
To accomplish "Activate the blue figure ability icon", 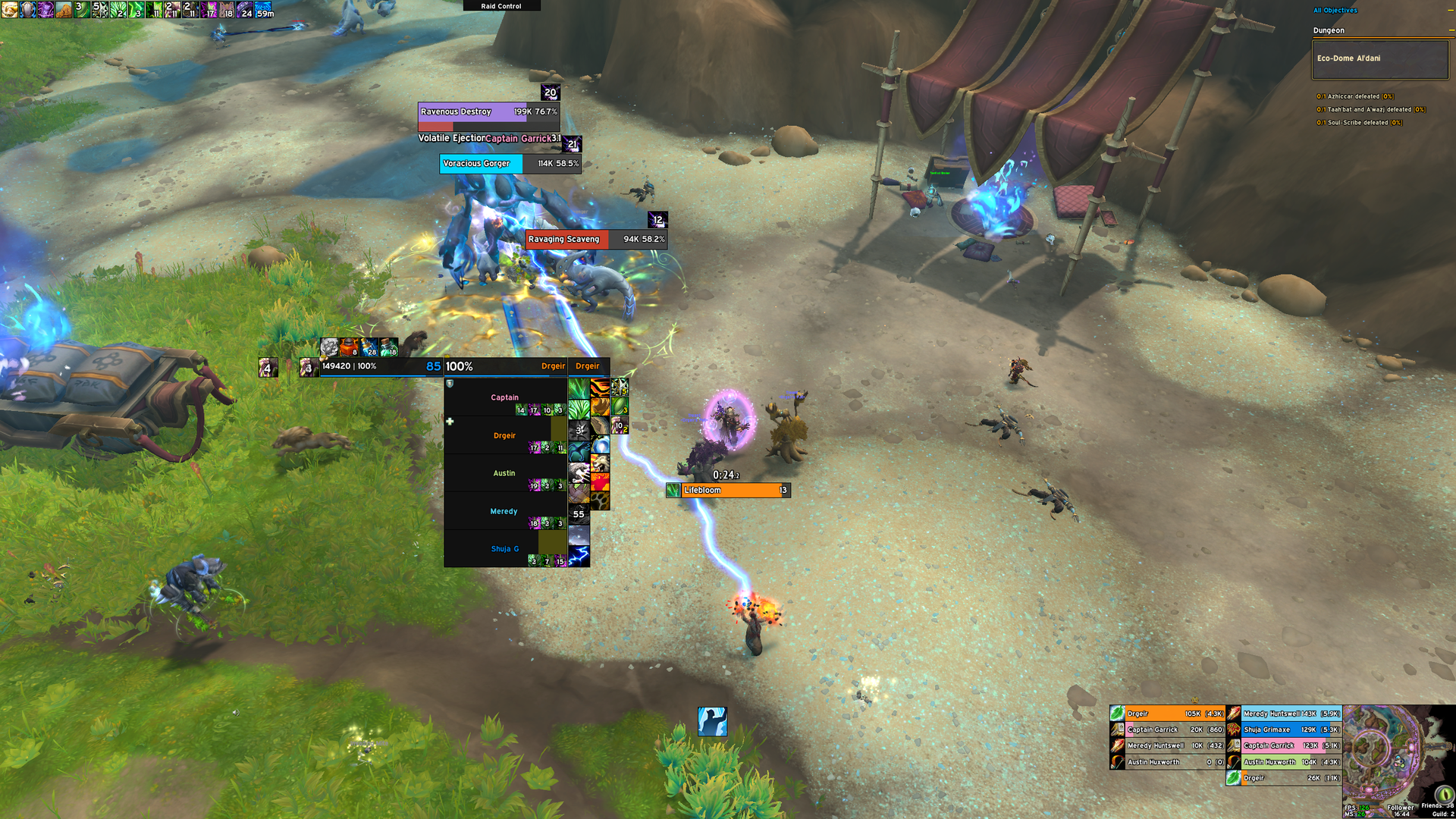I will click(712, 721).
